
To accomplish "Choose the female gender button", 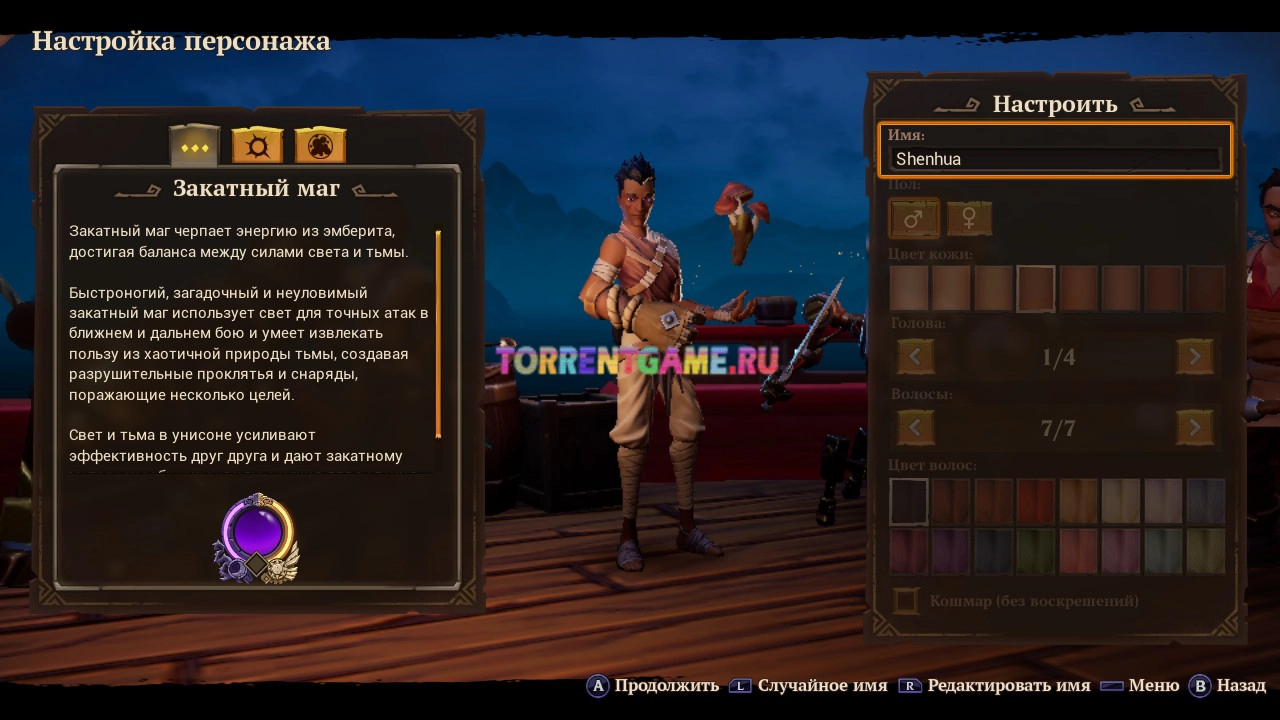I will 969,218.
